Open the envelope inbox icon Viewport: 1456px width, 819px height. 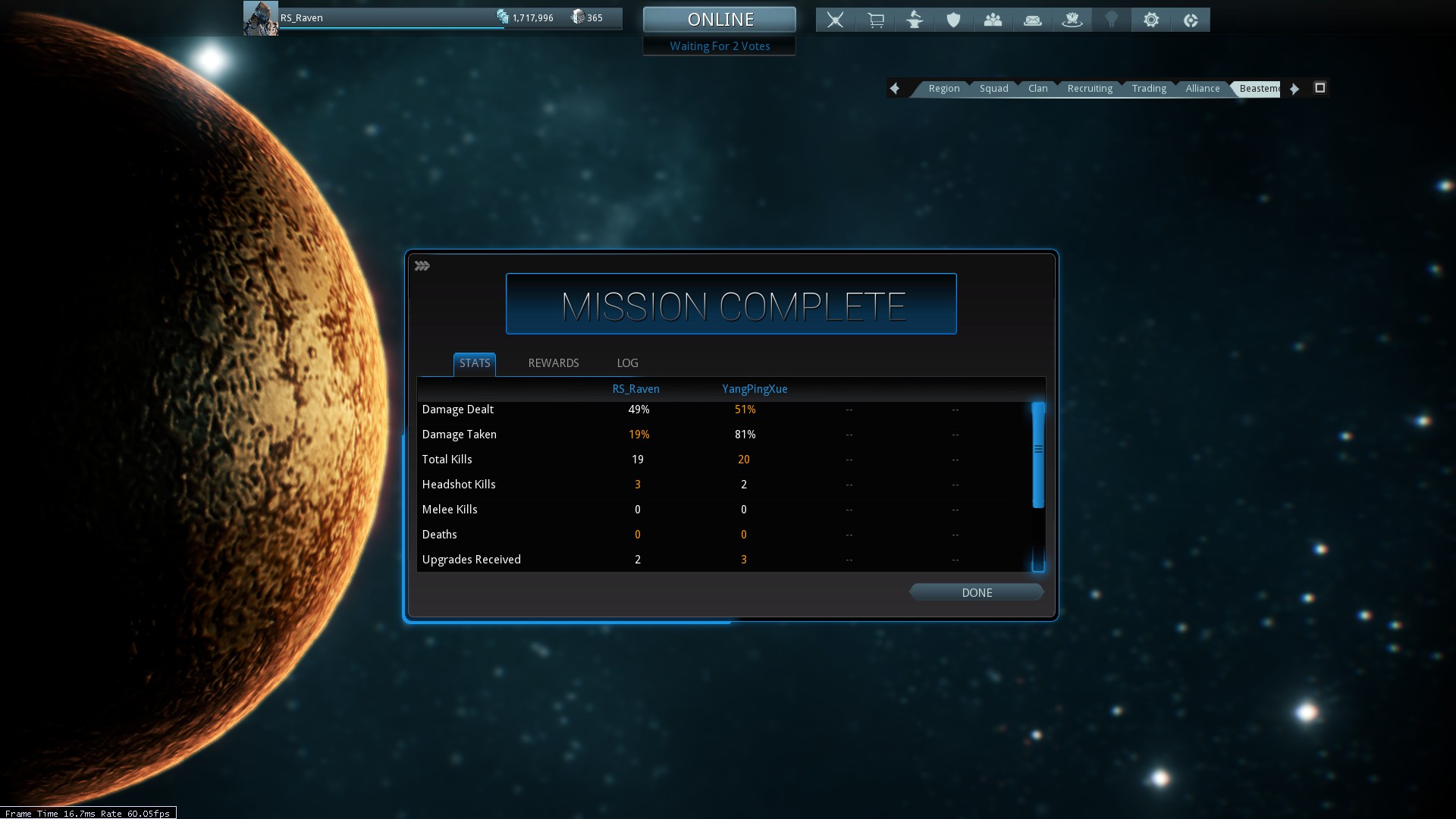point(1032,20)
